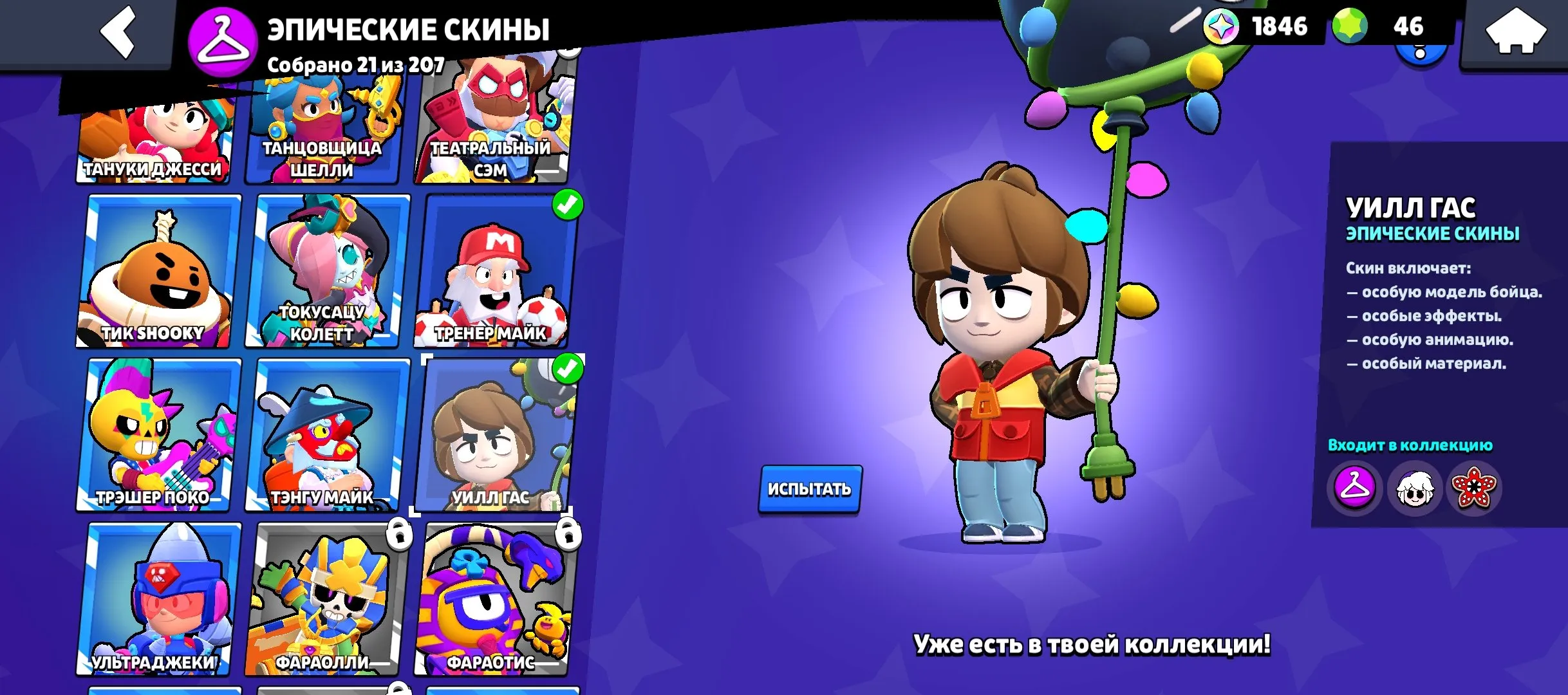The width and height of the screenshot is (1568, 695).
Task: View collection progress Собрано 21 из 207
Action: 357,63
